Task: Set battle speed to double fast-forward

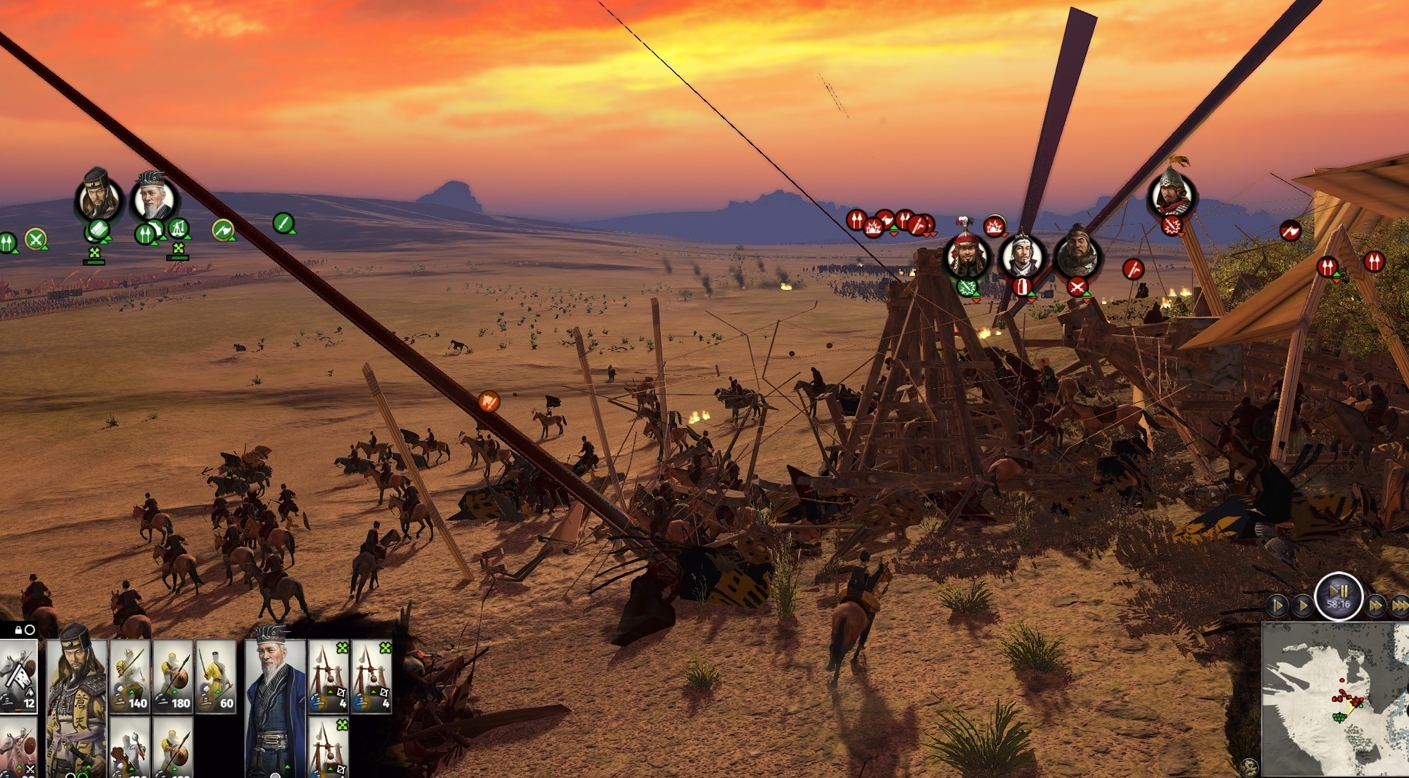Action: point(1377,605)
